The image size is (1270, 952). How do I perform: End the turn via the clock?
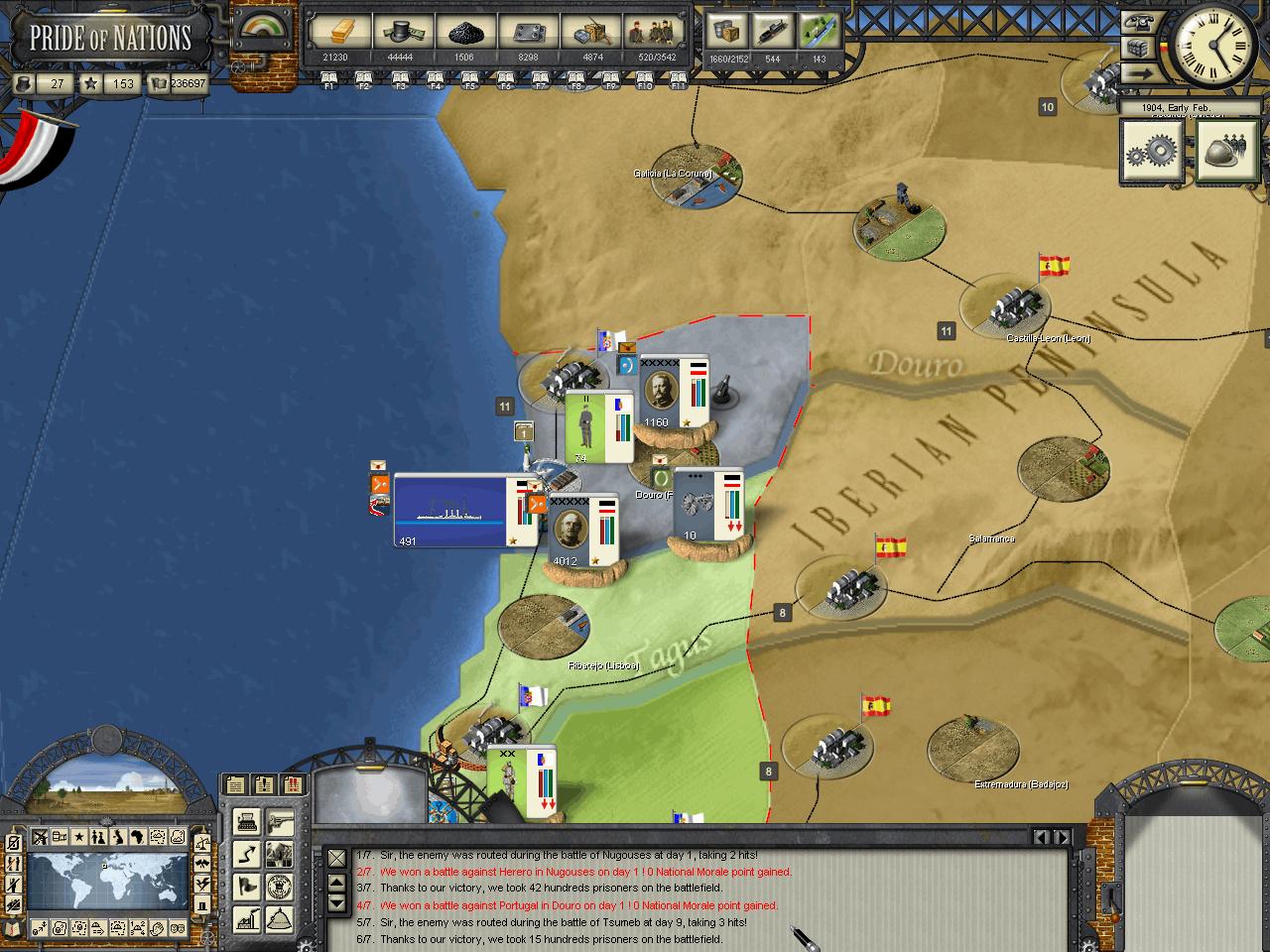(x=1210, y=45)
